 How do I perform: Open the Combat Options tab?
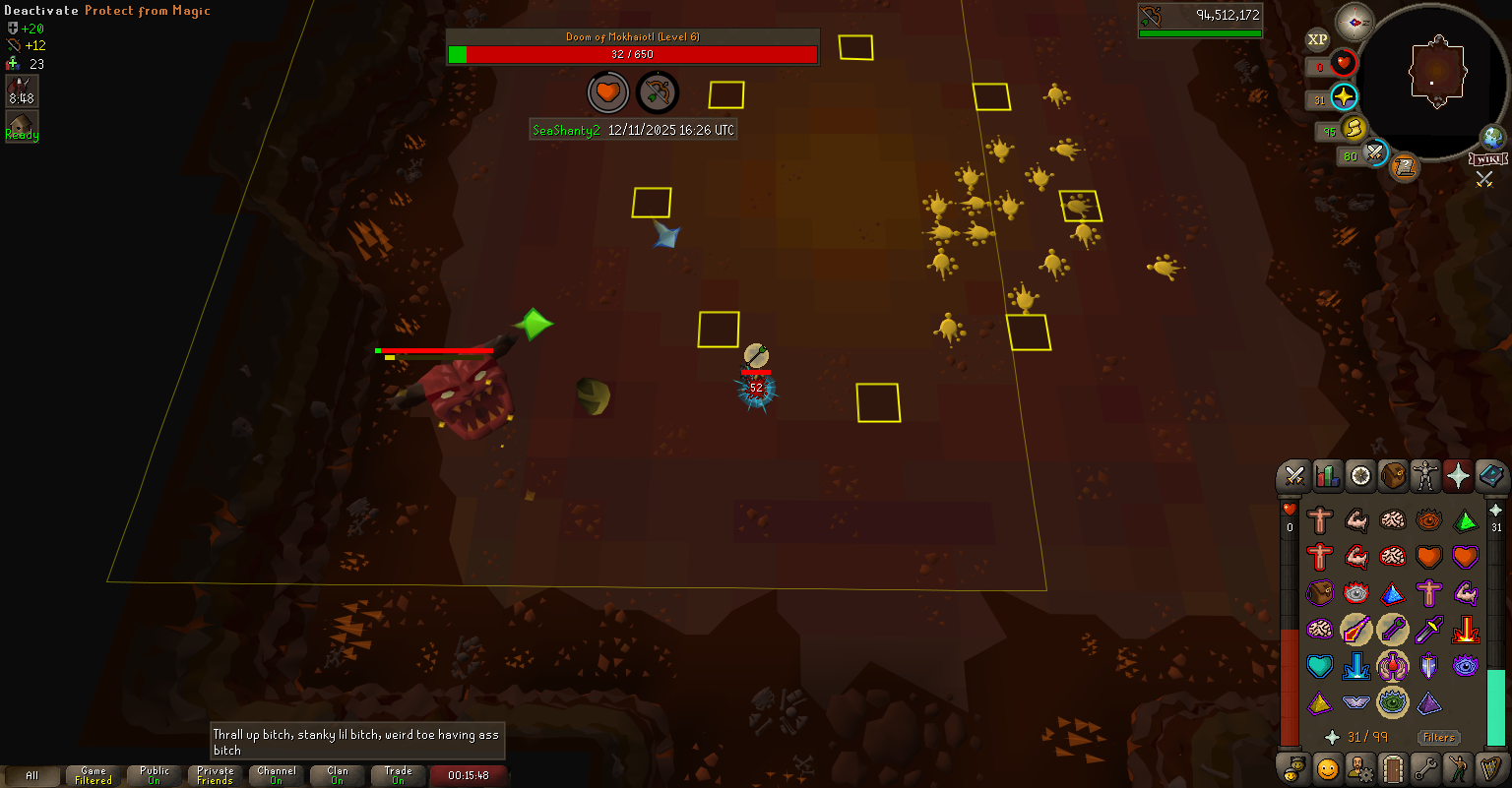tap(1294, 477)
